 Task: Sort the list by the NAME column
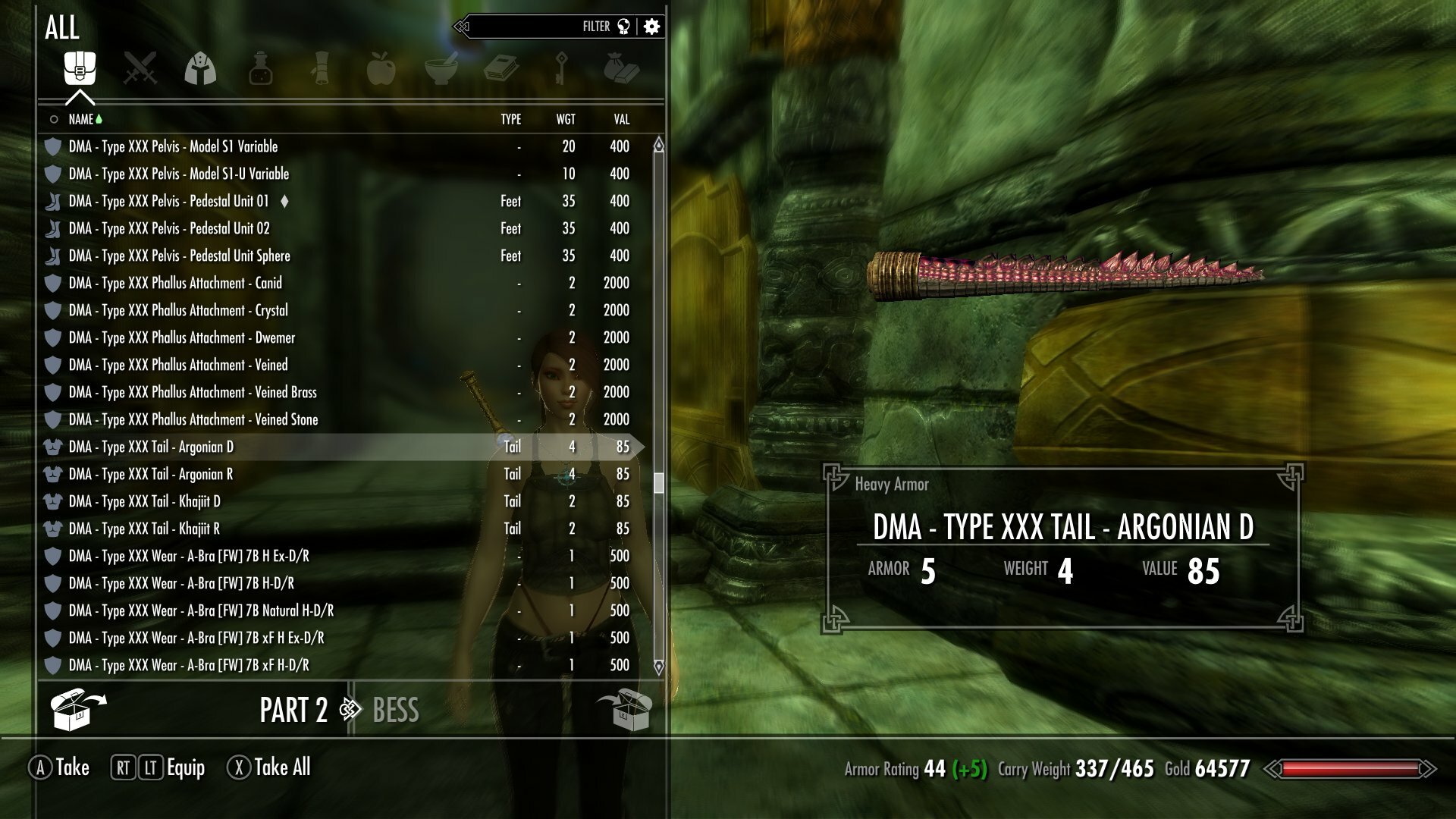[x=81, y=119]
